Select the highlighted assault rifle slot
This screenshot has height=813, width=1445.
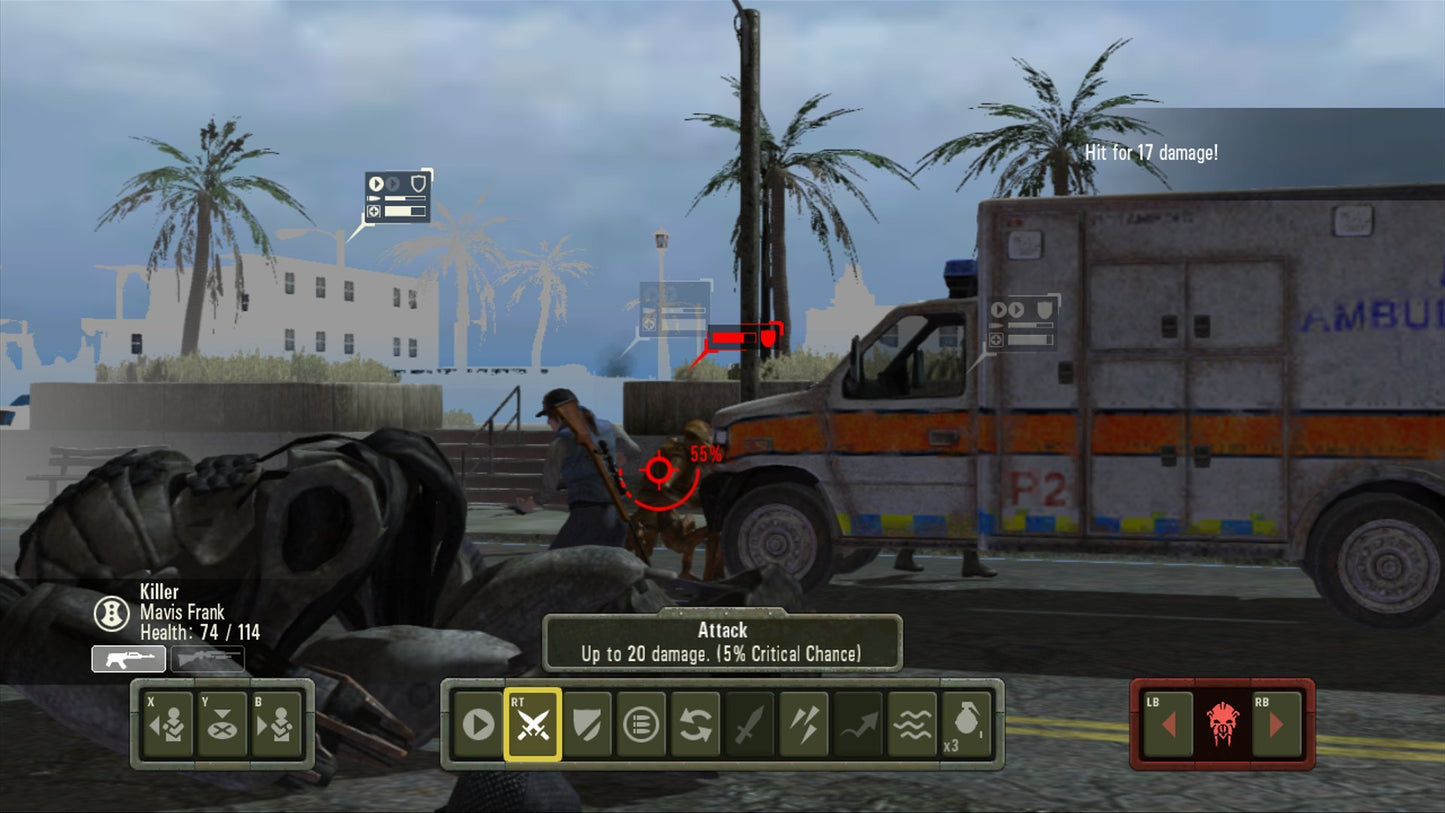pos(128,658)
